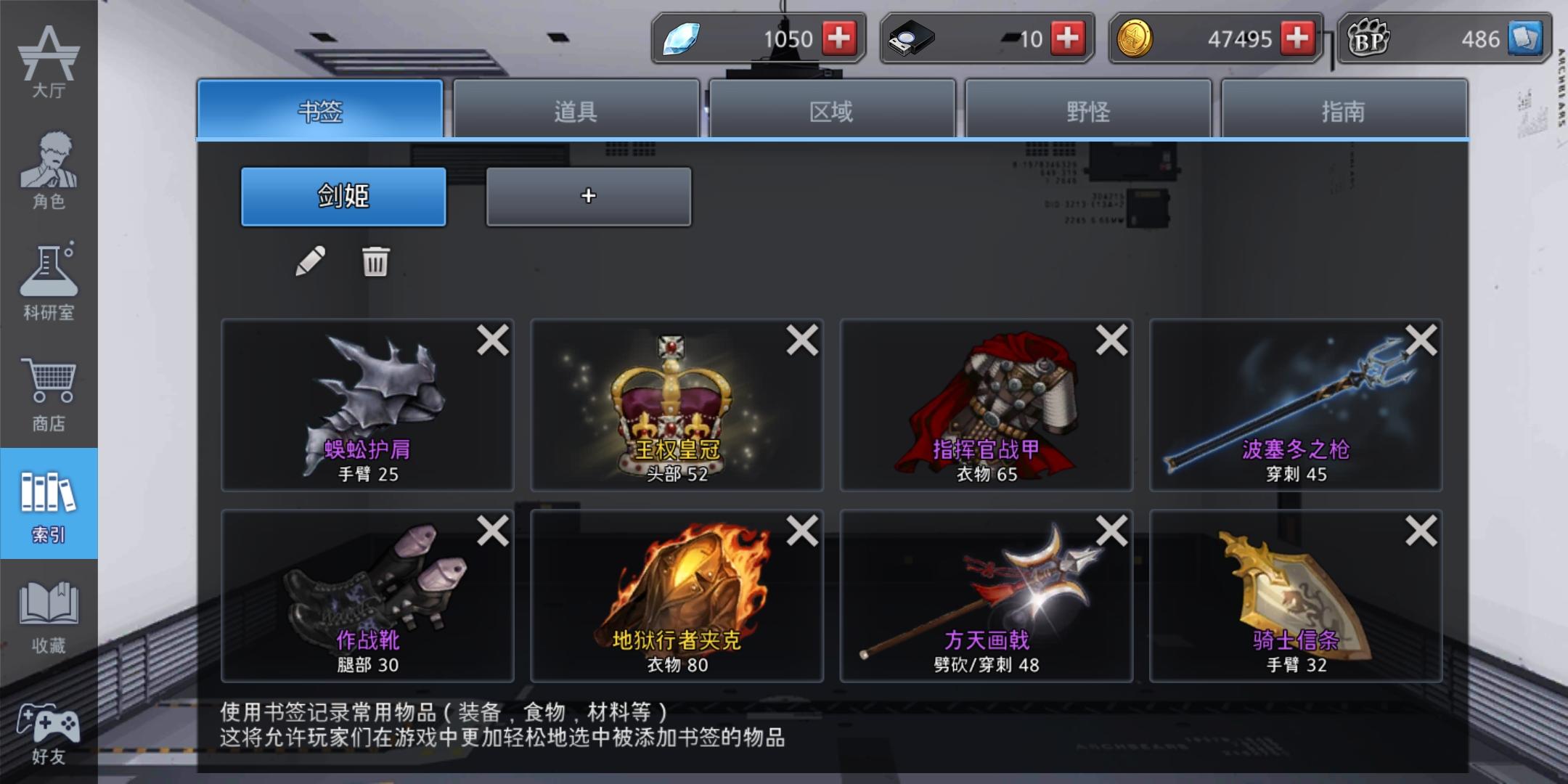Remove 作战靴 bookmark via X

491,531
